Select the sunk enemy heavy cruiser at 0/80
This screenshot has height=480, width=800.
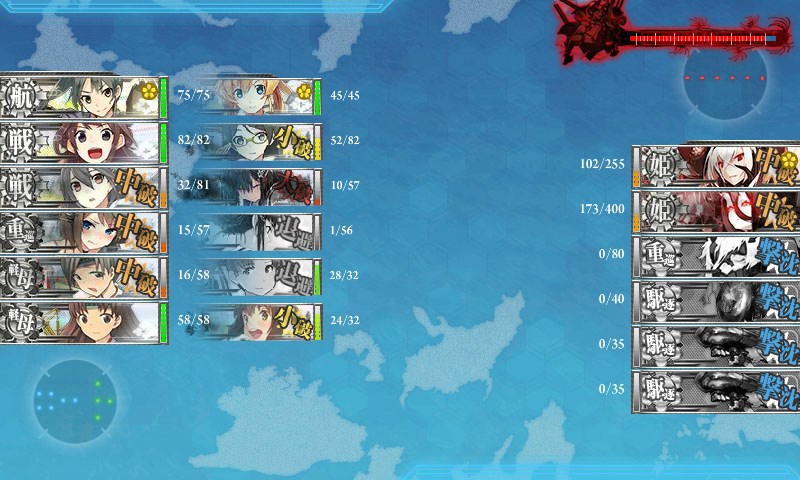pos(715,255)
